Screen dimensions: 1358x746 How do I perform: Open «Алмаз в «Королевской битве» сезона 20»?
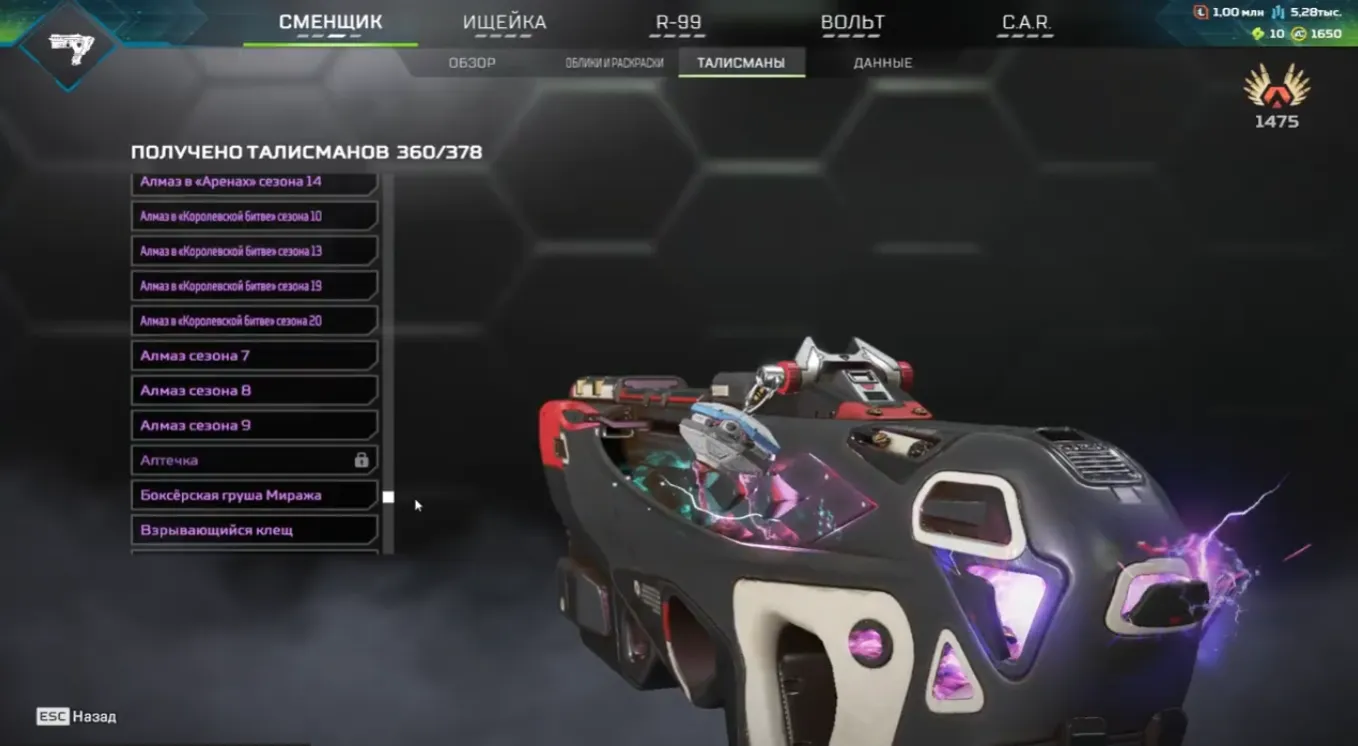[253, 320]
